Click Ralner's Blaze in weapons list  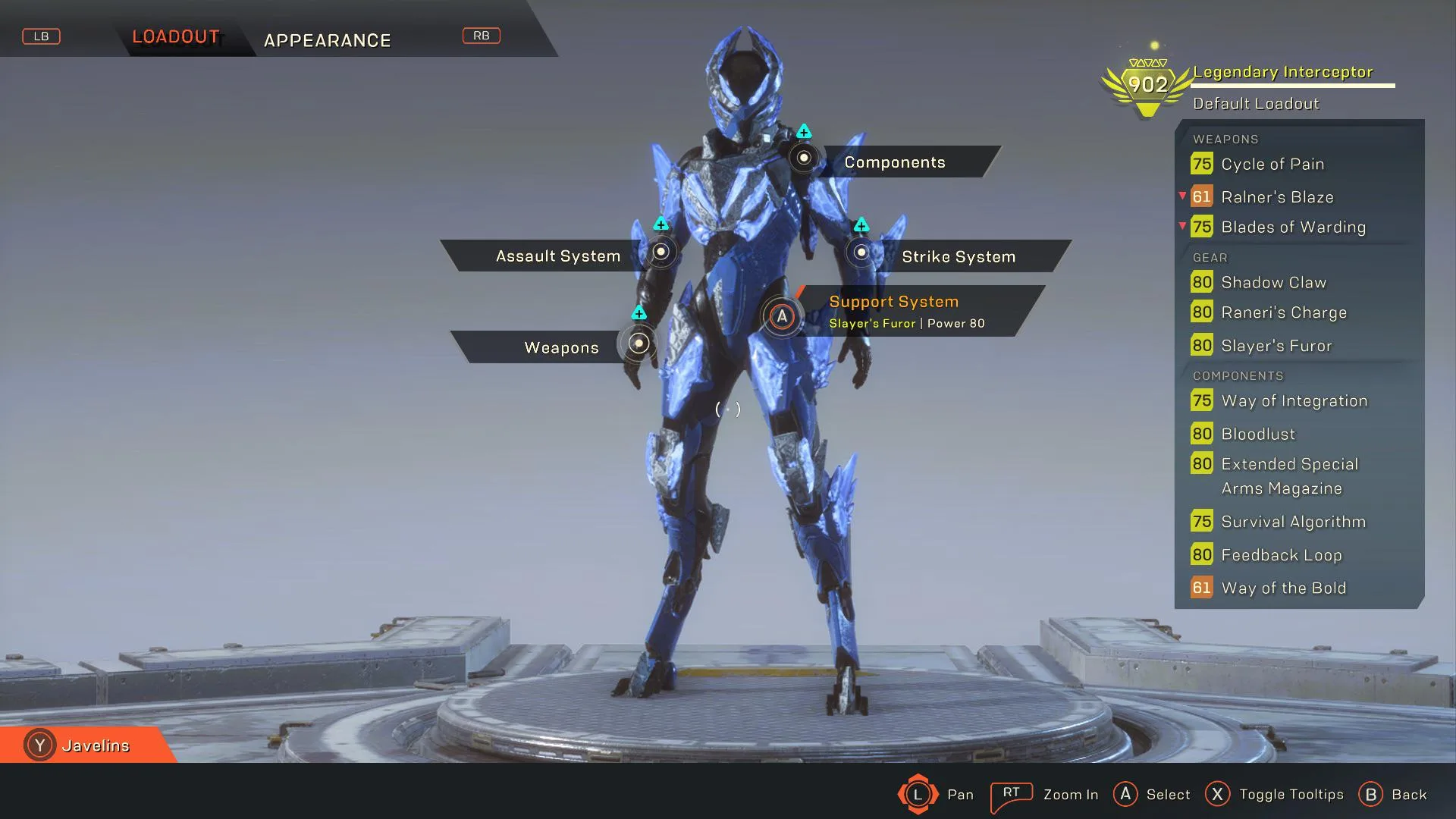[x=1276, y=197]
